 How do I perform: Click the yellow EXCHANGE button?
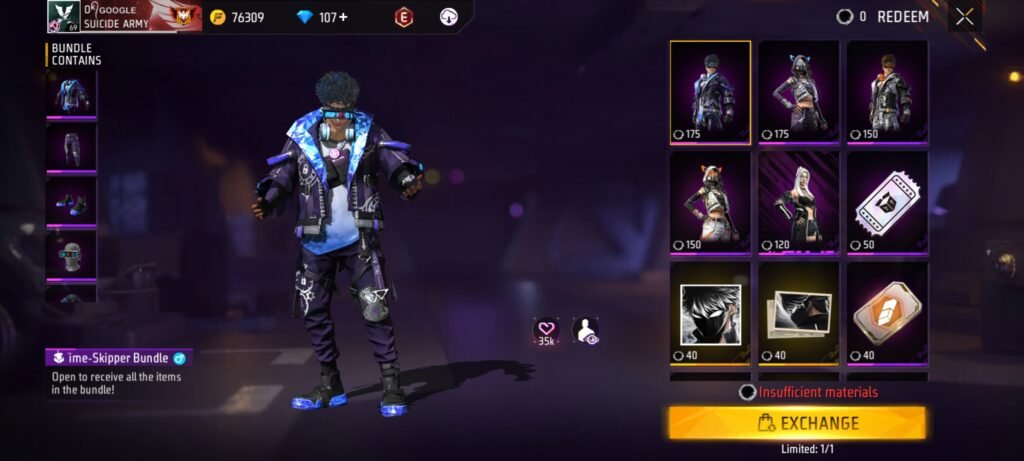click(797, 423)
